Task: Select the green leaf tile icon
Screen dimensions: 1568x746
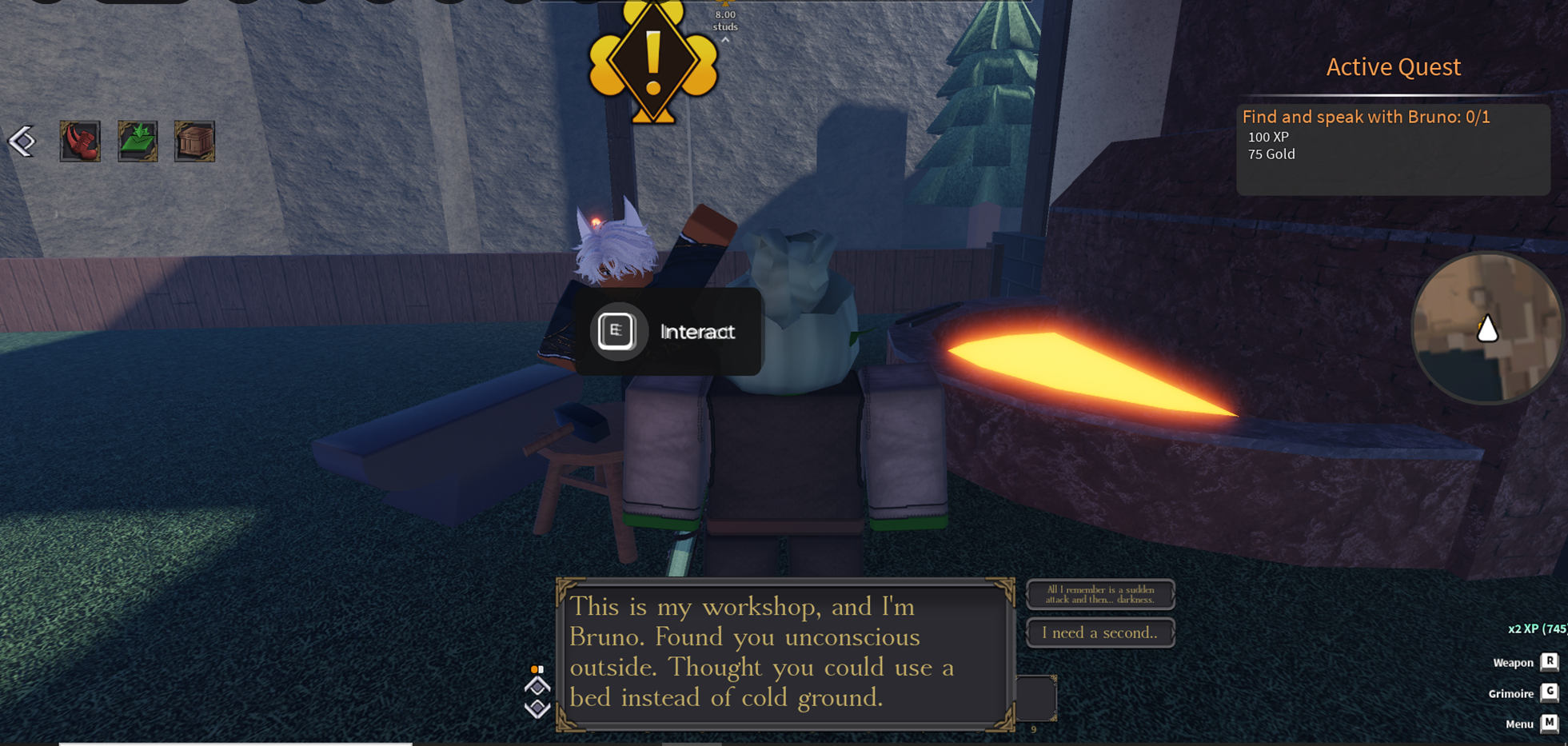Action: pos(138,142)
